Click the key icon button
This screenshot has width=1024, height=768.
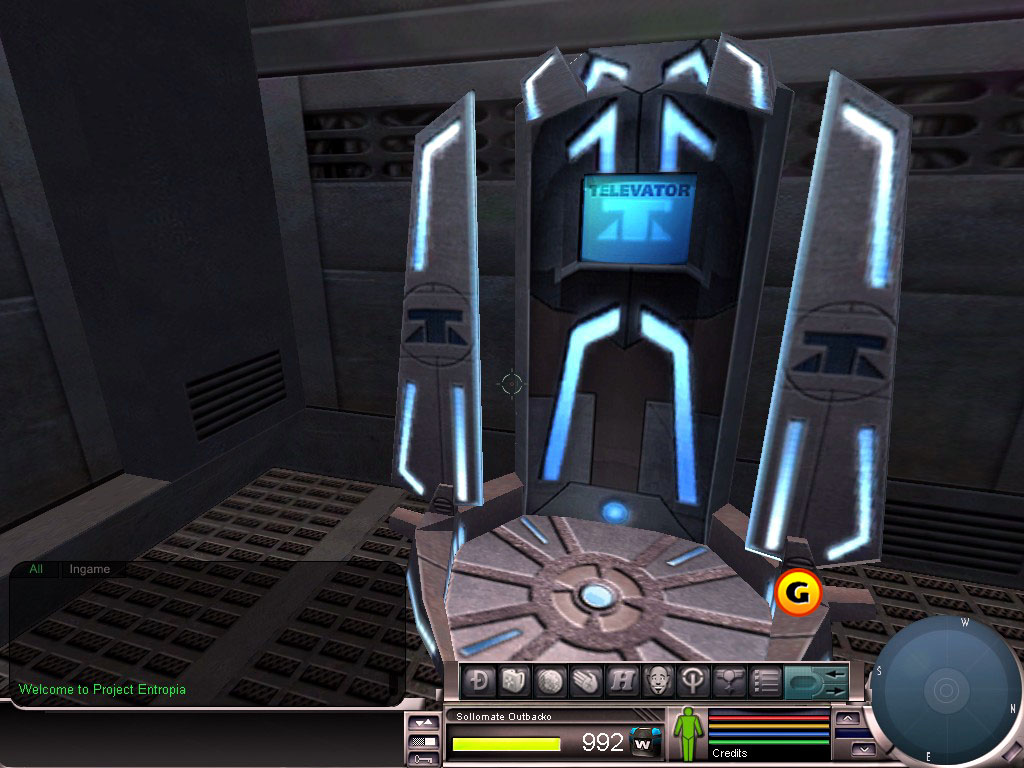coord(424,760)
